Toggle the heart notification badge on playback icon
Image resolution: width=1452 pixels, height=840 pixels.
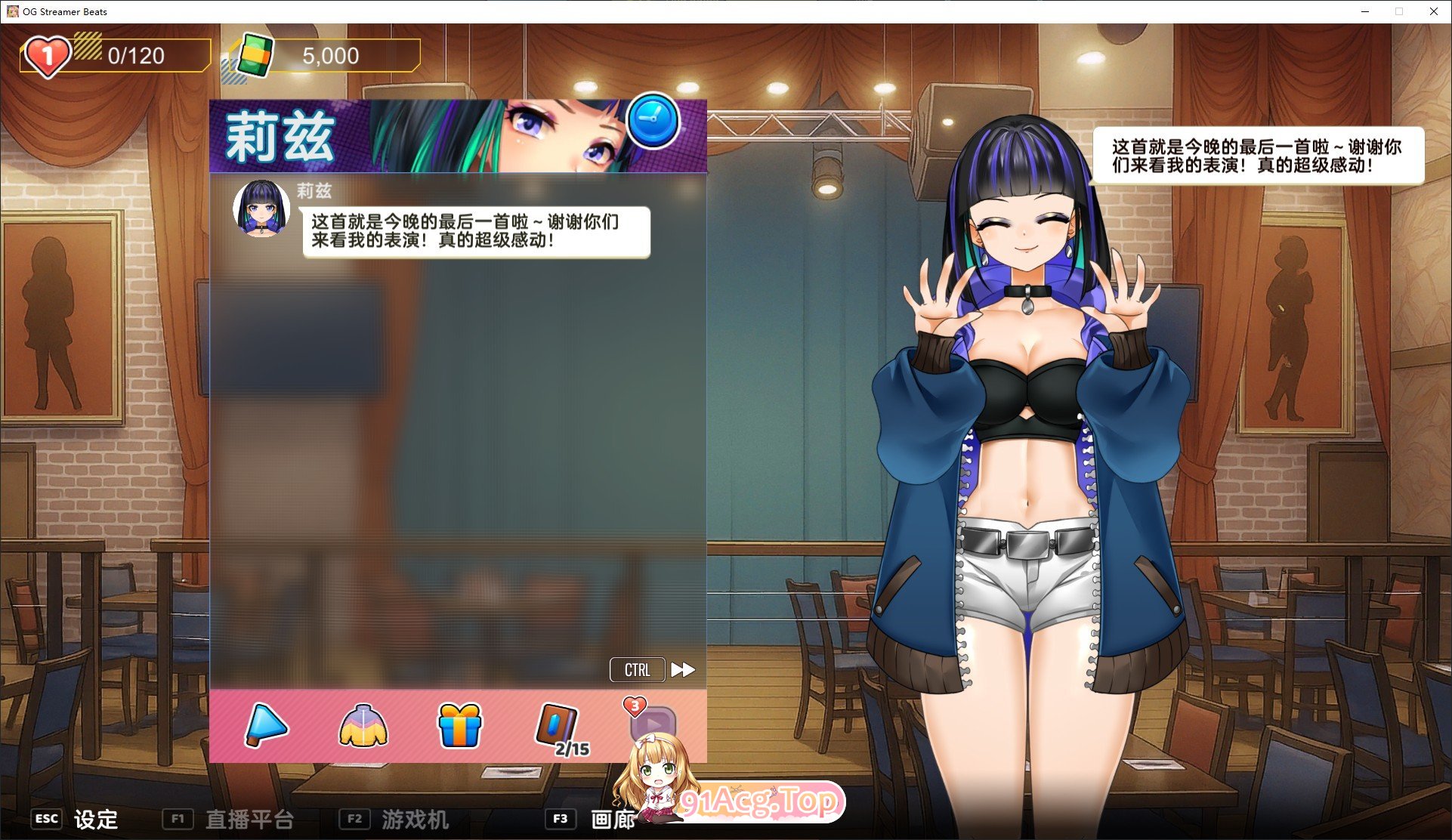coord(634,706)
